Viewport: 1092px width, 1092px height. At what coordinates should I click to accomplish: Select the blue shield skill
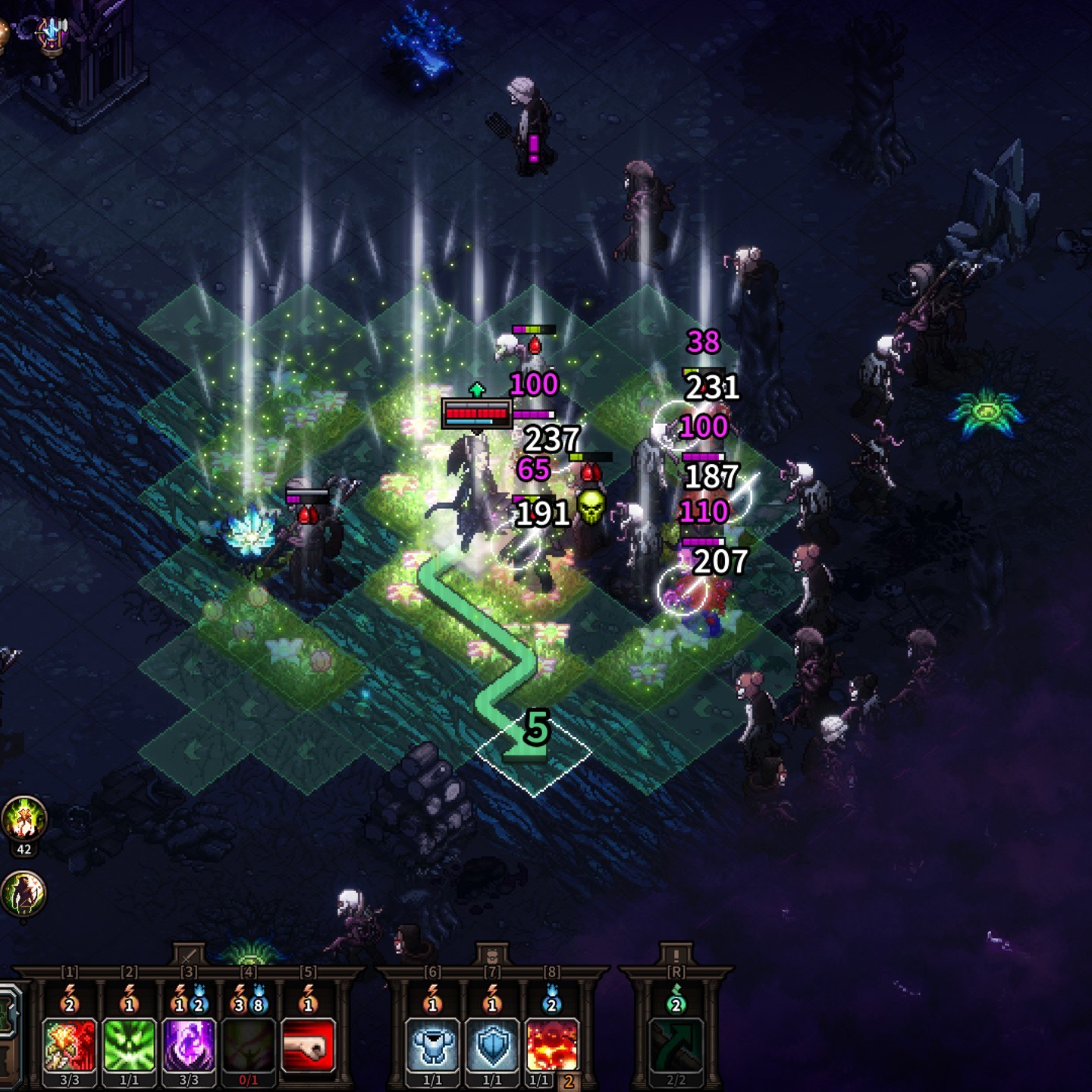pos(492,1045)
